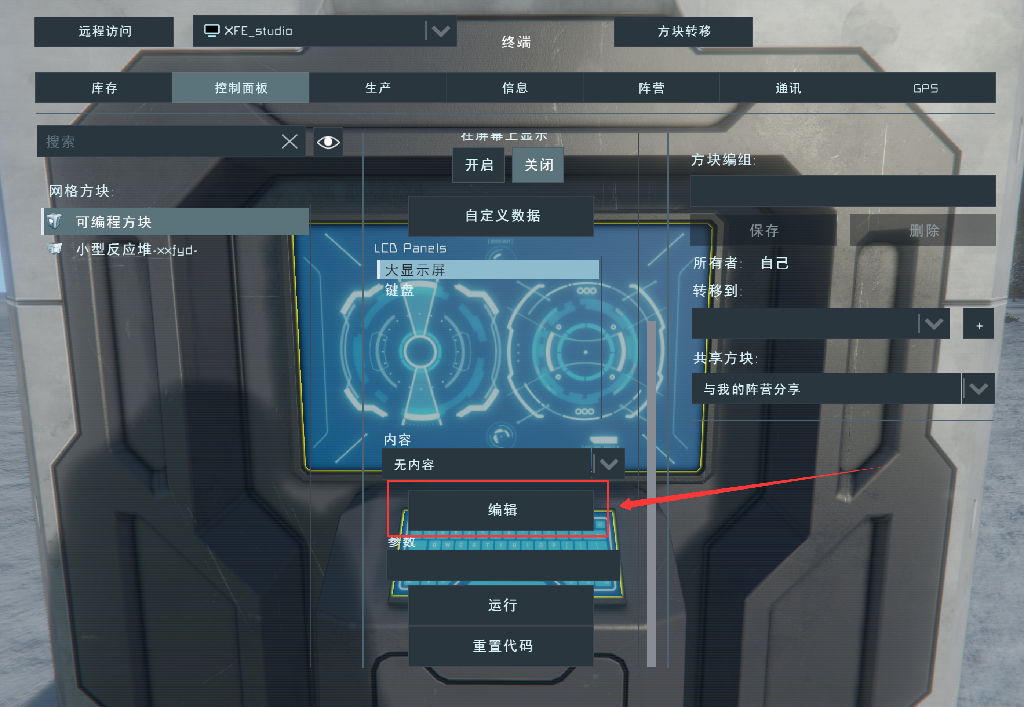Viewport: 1024px width, 707px height.
Task: Open the 自定义数据 custom data button
Action: click(501, 216)
